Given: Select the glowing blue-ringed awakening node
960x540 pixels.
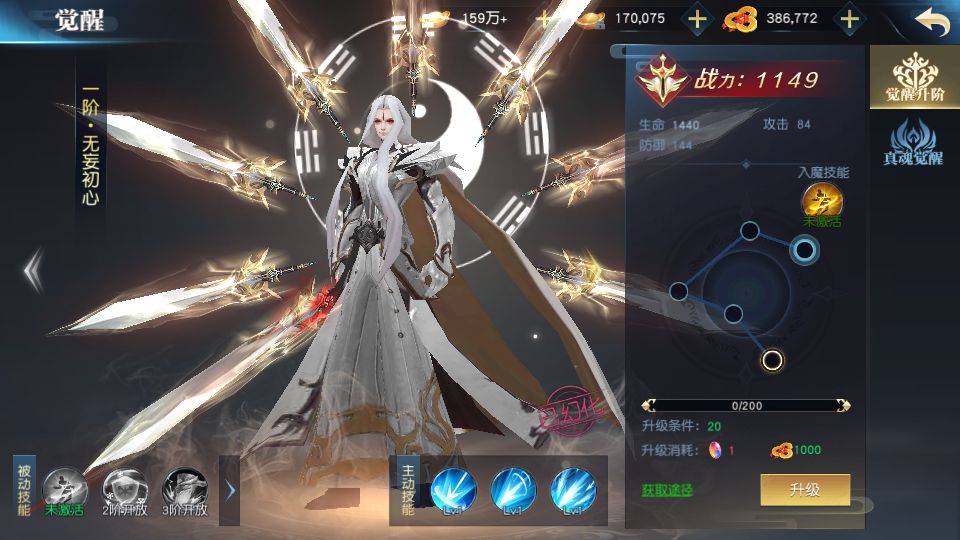Looking at the screenshot, I should (x=803, y=249).
